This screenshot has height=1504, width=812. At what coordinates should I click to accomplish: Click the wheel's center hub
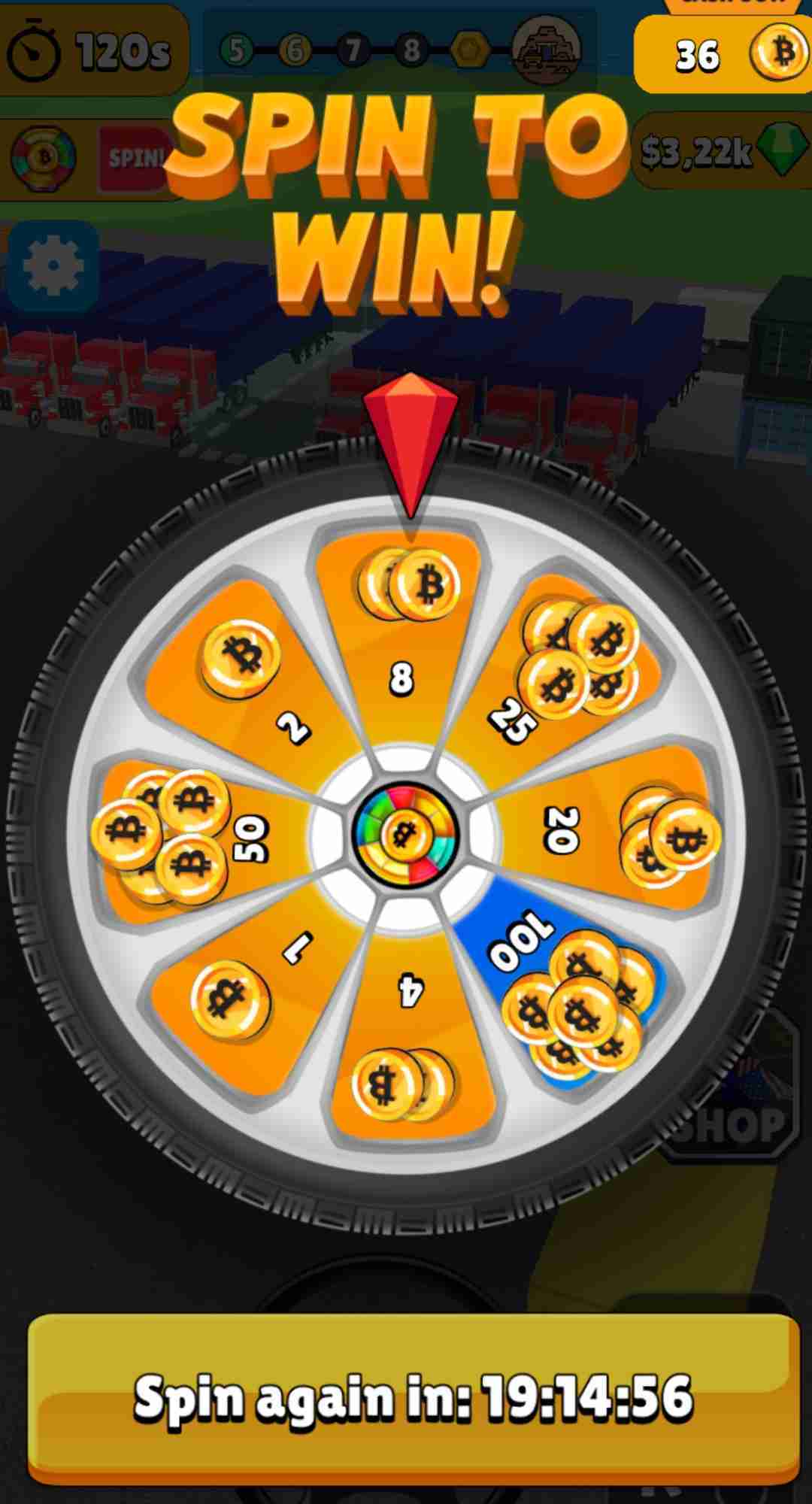tap(405, 833)
